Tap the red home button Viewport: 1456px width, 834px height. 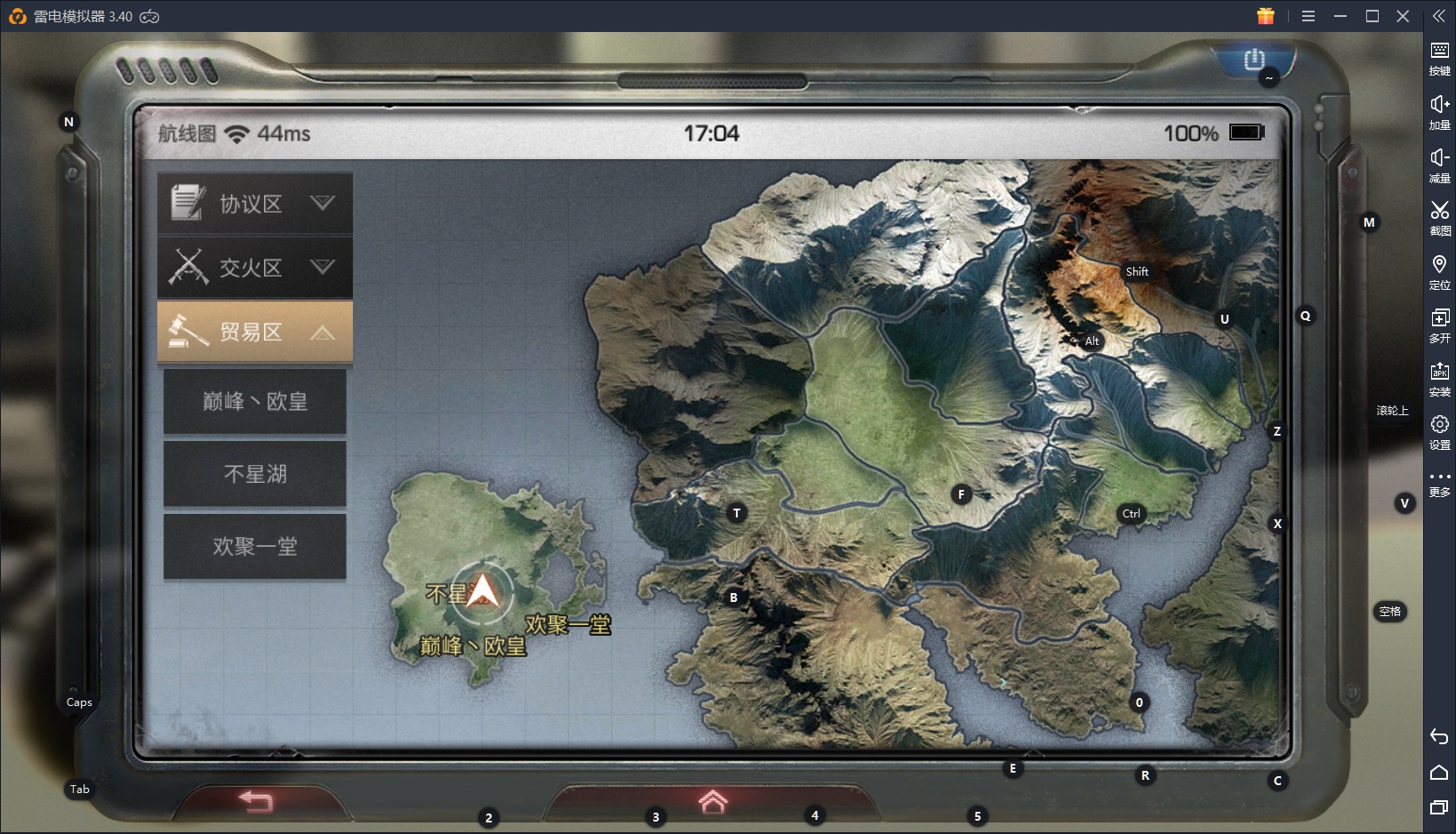click(712, 801)
